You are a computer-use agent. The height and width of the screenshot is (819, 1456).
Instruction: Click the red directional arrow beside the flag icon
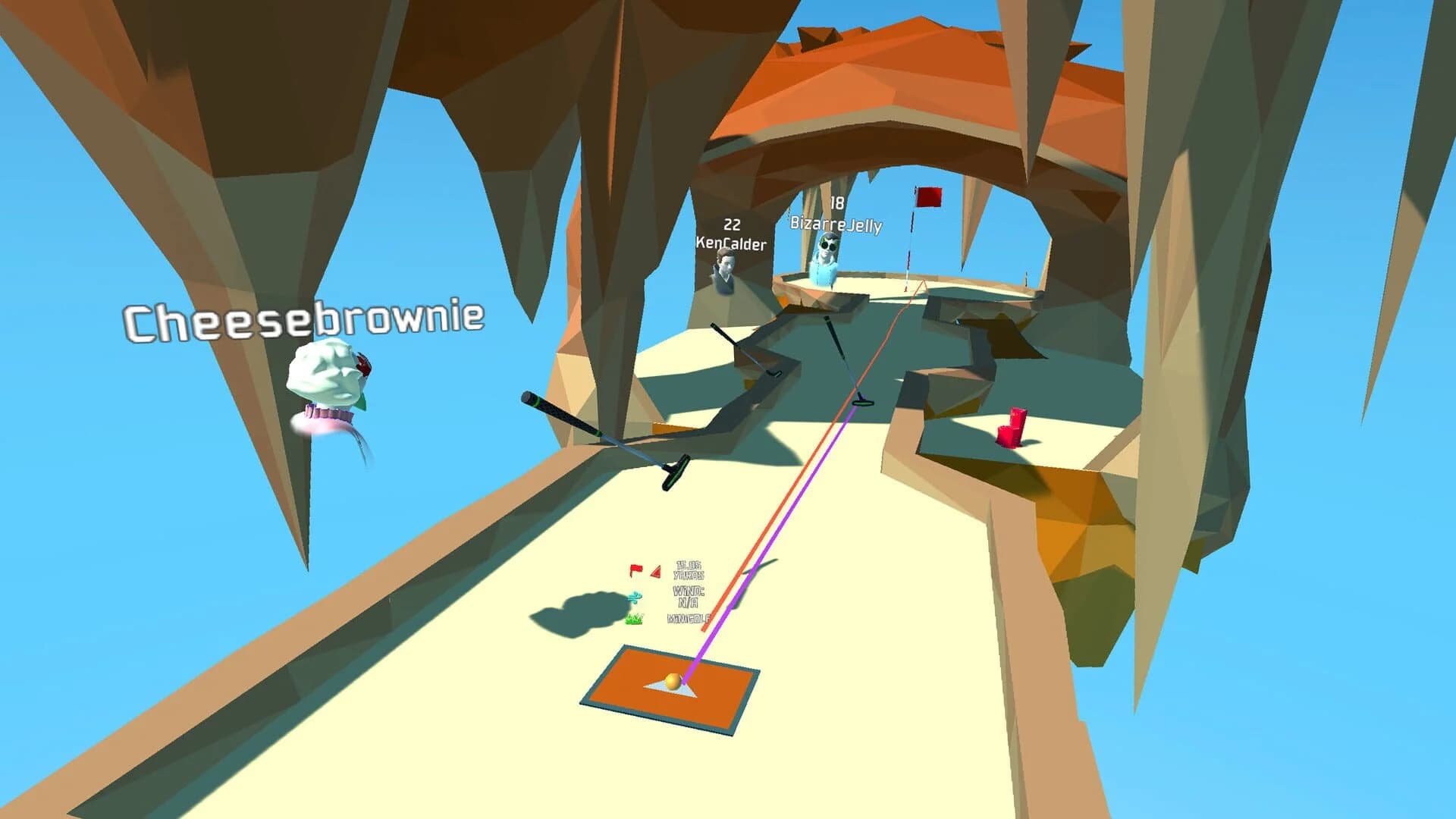pyautogui.click(x=656, y=571)
